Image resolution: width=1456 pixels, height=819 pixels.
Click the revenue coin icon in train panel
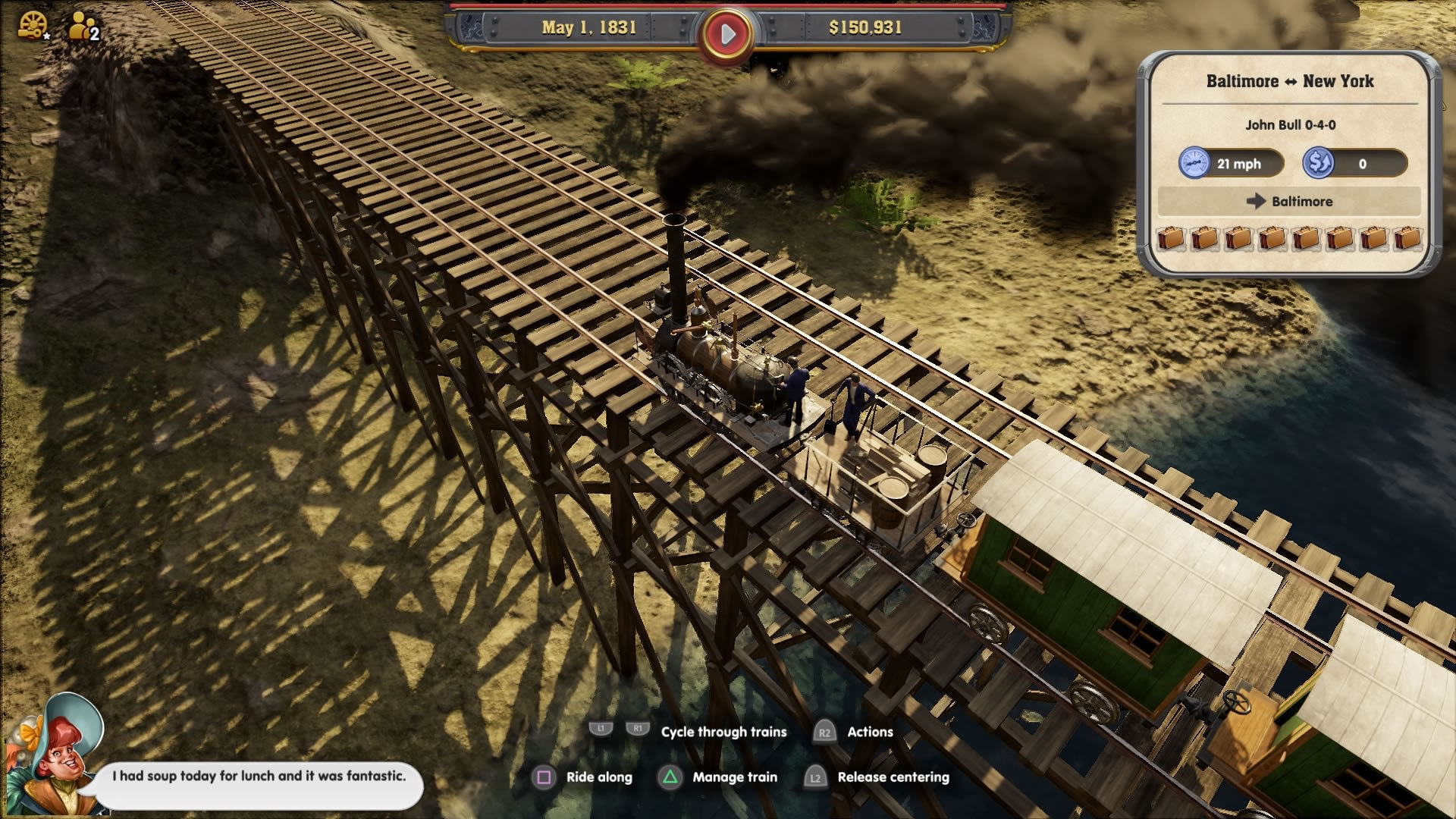click(1317, 162)
